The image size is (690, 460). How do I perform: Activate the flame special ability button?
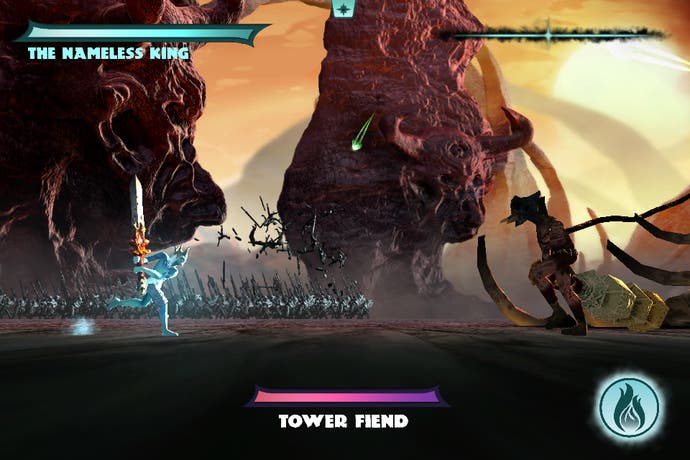pyautogui.click(x=629, y=407)
